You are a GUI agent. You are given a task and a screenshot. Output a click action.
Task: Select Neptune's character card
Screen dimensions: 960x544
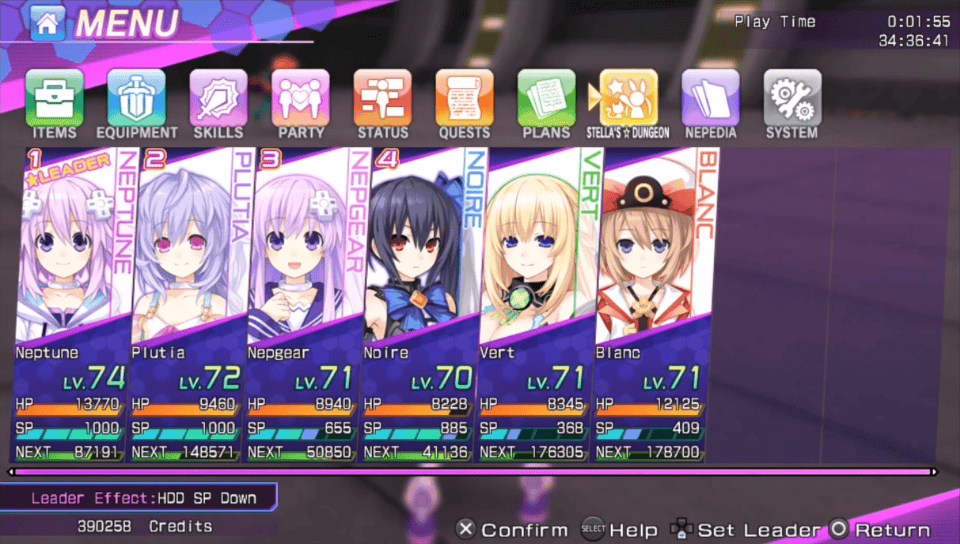pyautogui.click(x=72, y=300)
